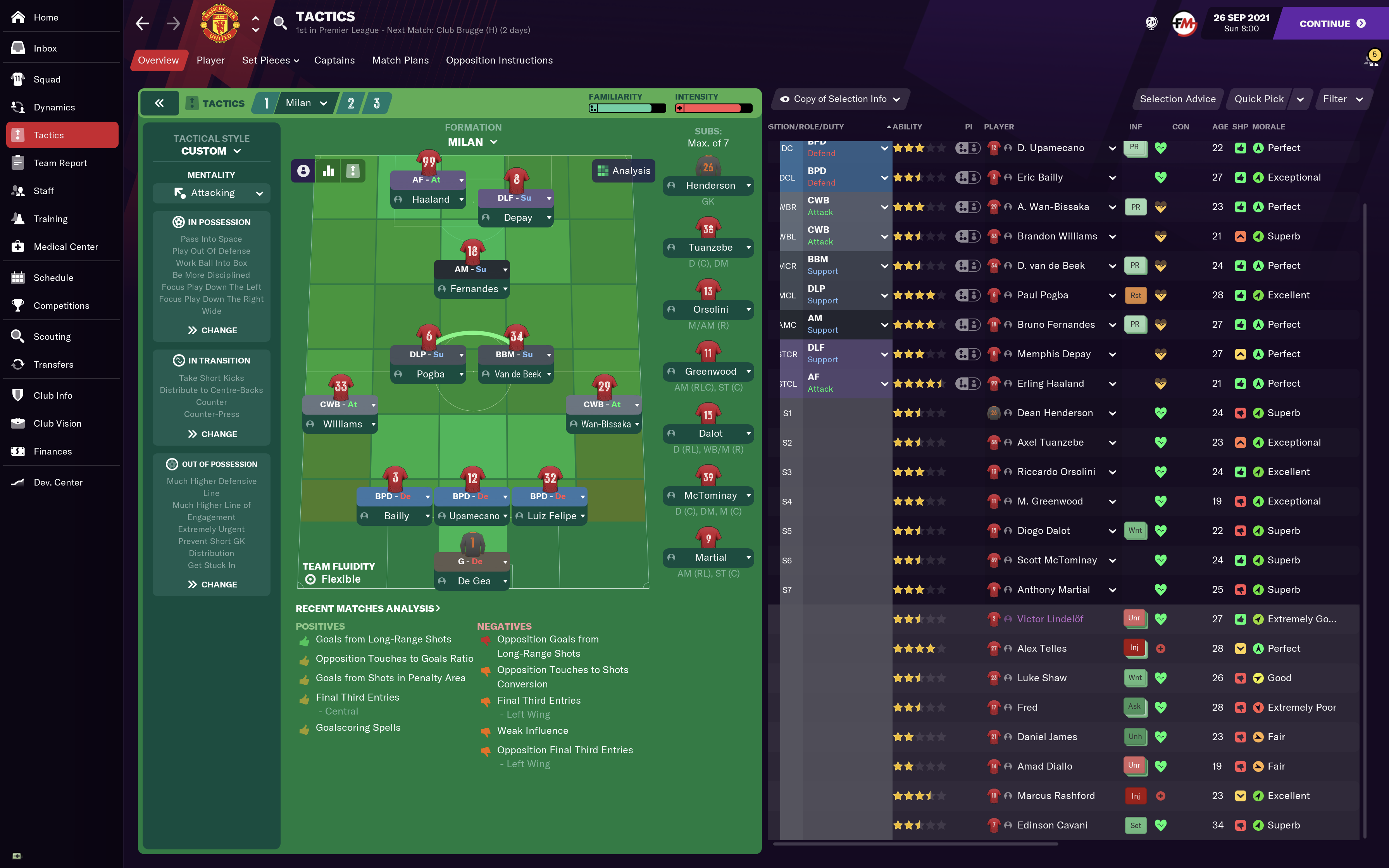
Task: Switch to the Set Pieces tab
Action: 271,60
